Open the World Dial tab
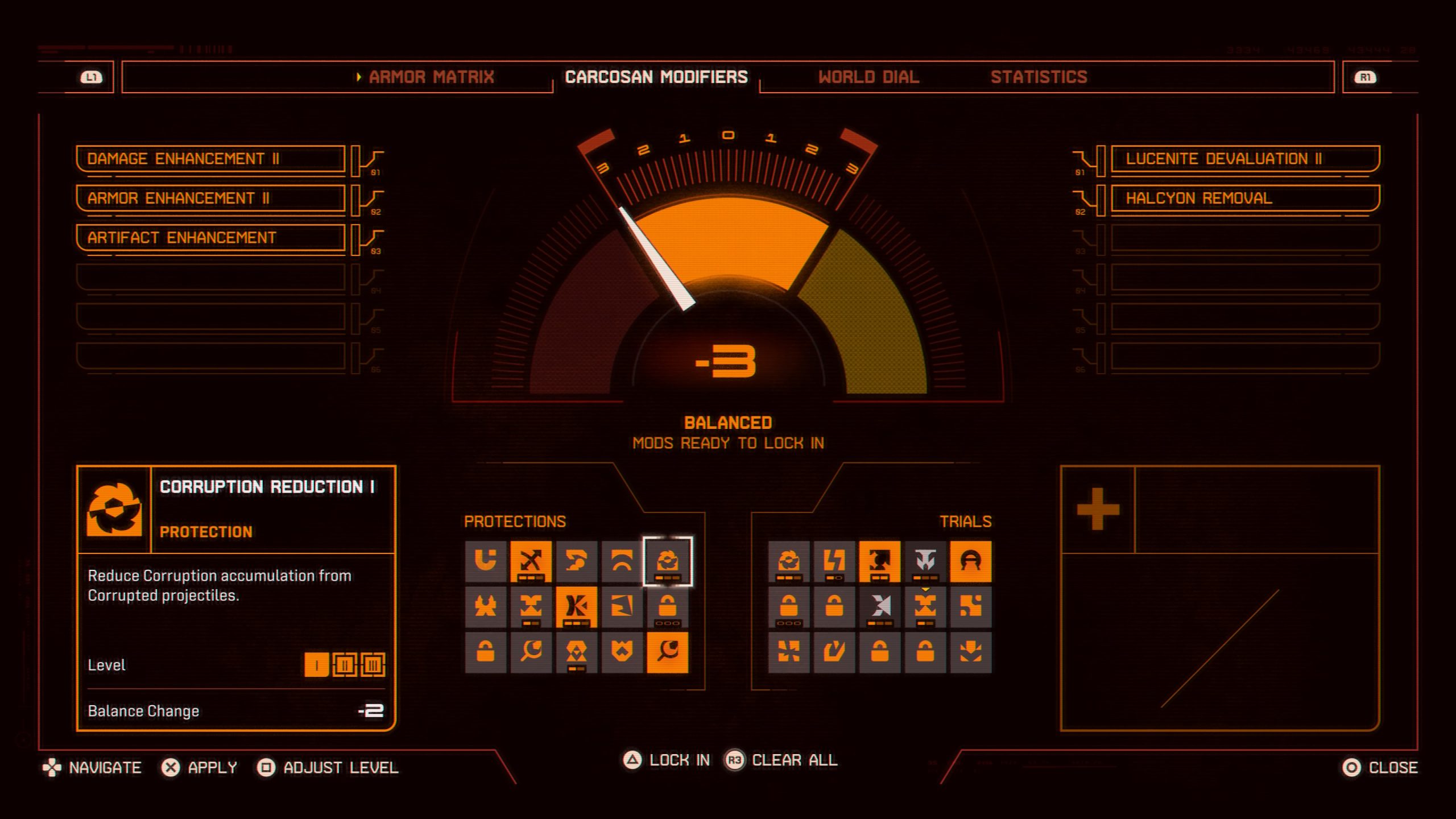 pos(868,77)
